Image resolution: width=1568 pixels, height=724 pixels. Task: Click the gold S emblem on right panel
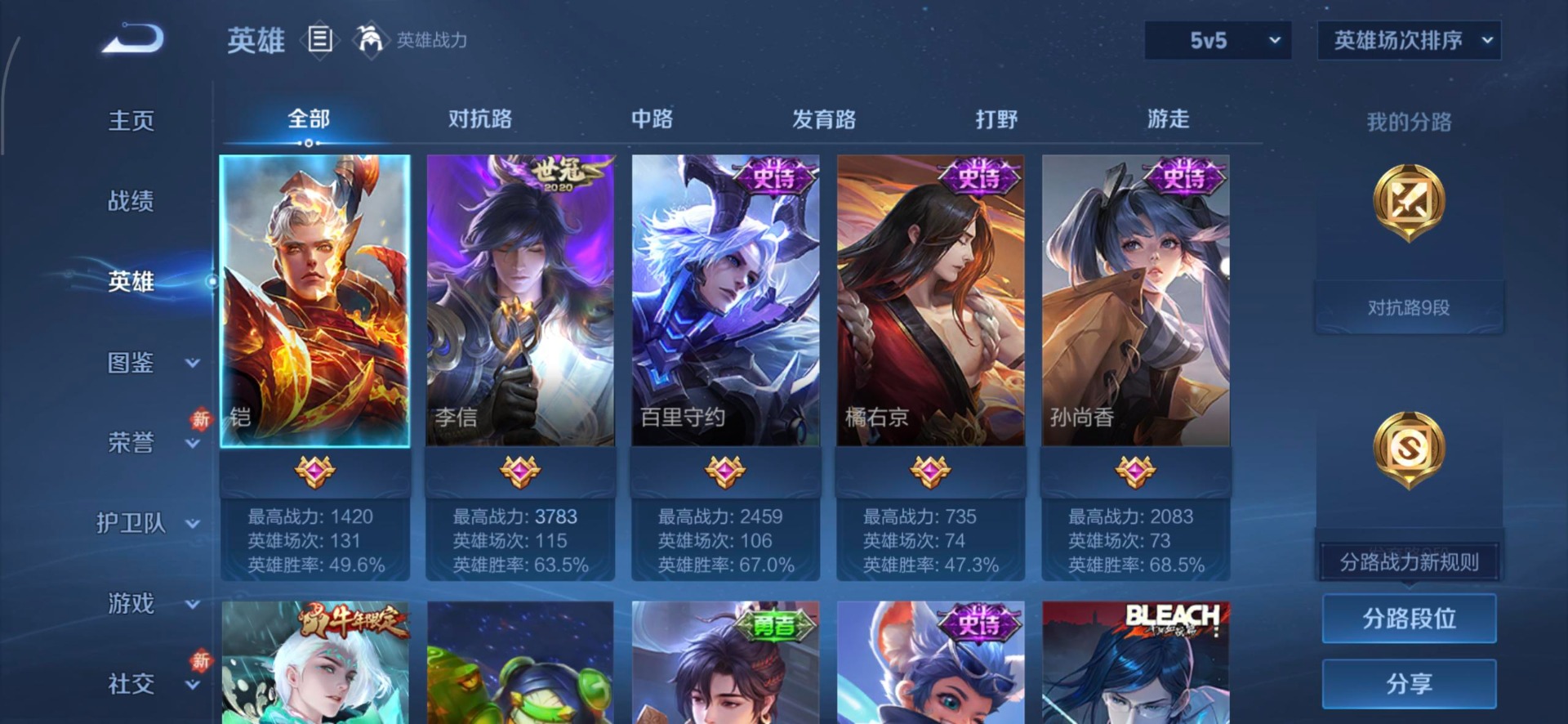(x=1410, y=446)
